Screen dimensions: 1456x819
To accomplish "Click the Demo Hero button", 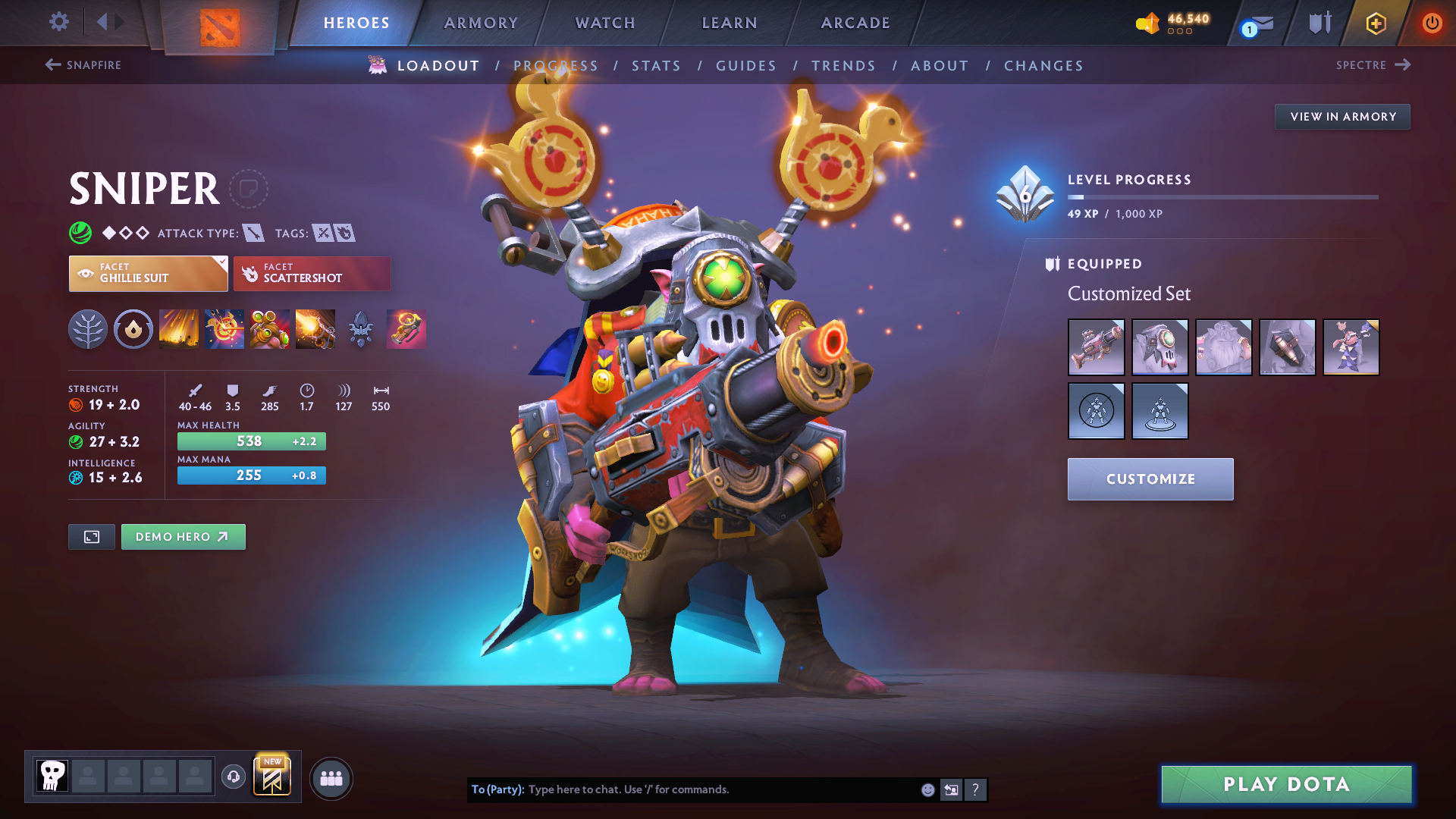I will (x=183, y=536).
